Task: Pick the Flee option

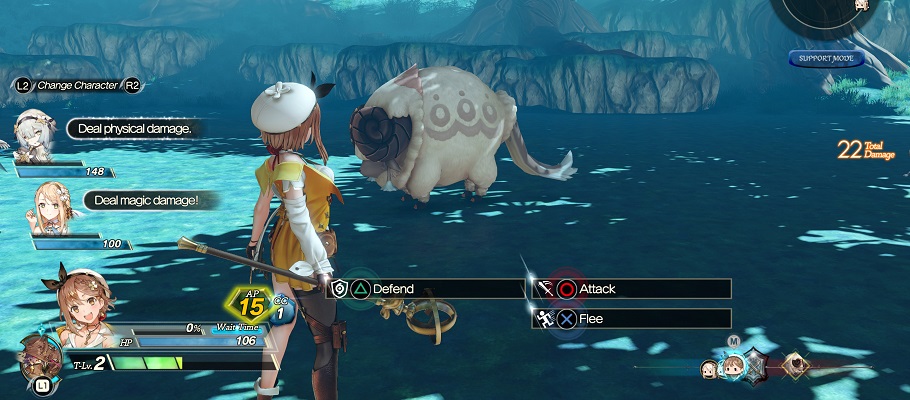Action: coord(632,320)
